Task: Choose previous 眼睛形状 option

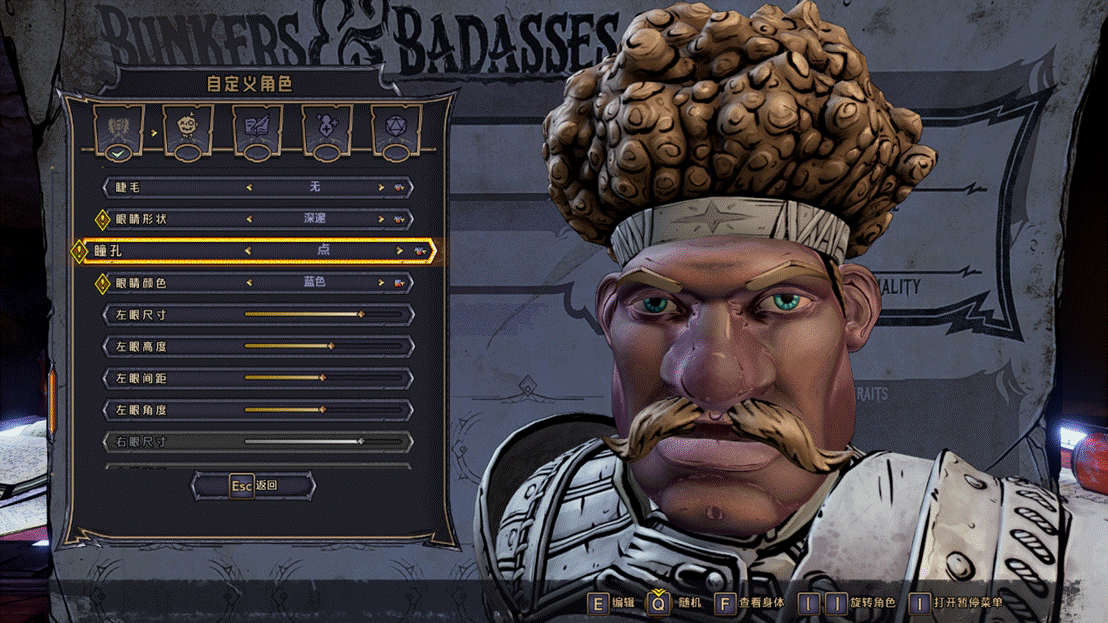Action: [x=249, y=218]
